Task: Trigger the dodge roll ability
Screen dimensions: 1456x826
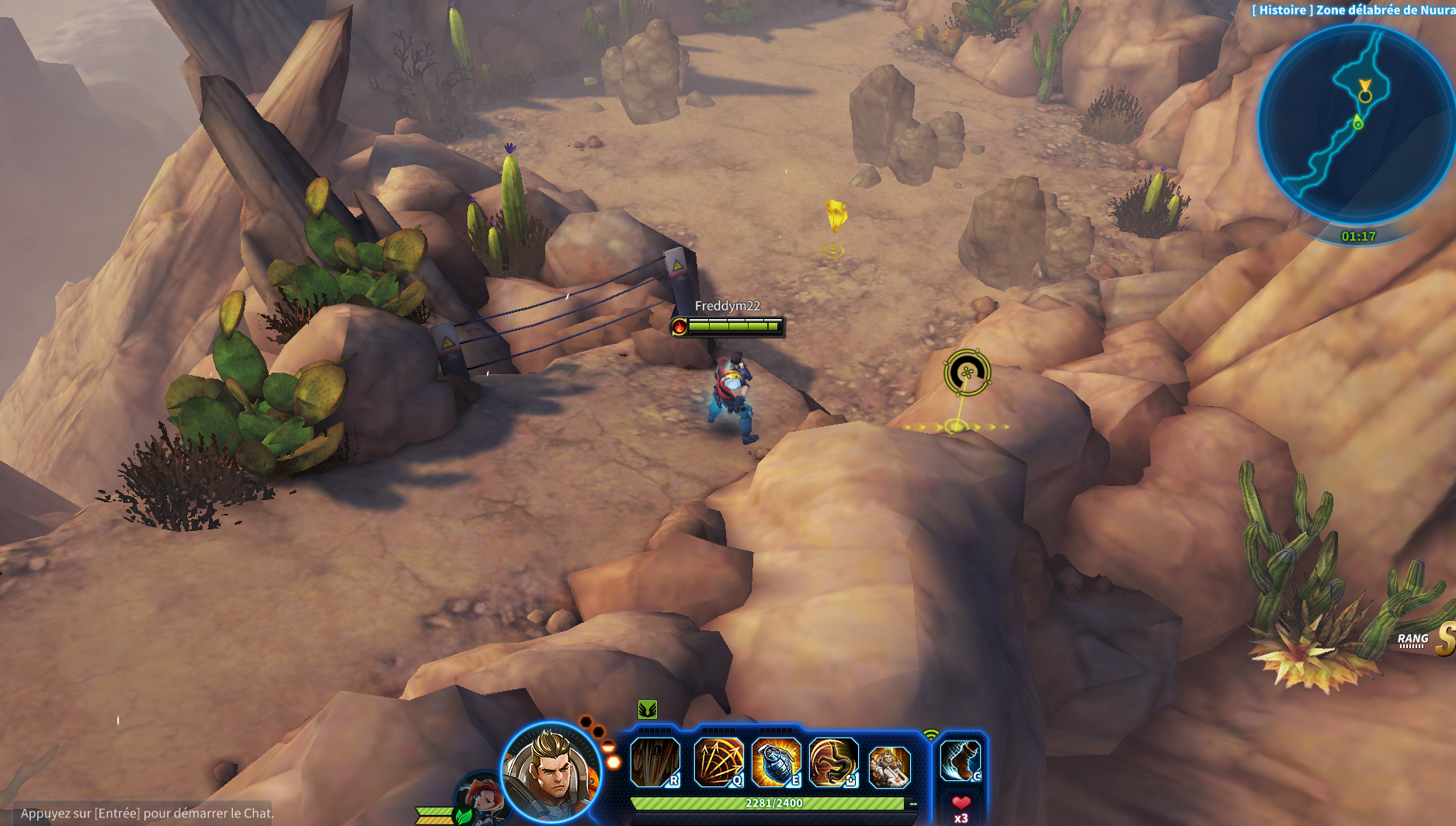Action: pos(833,762)
